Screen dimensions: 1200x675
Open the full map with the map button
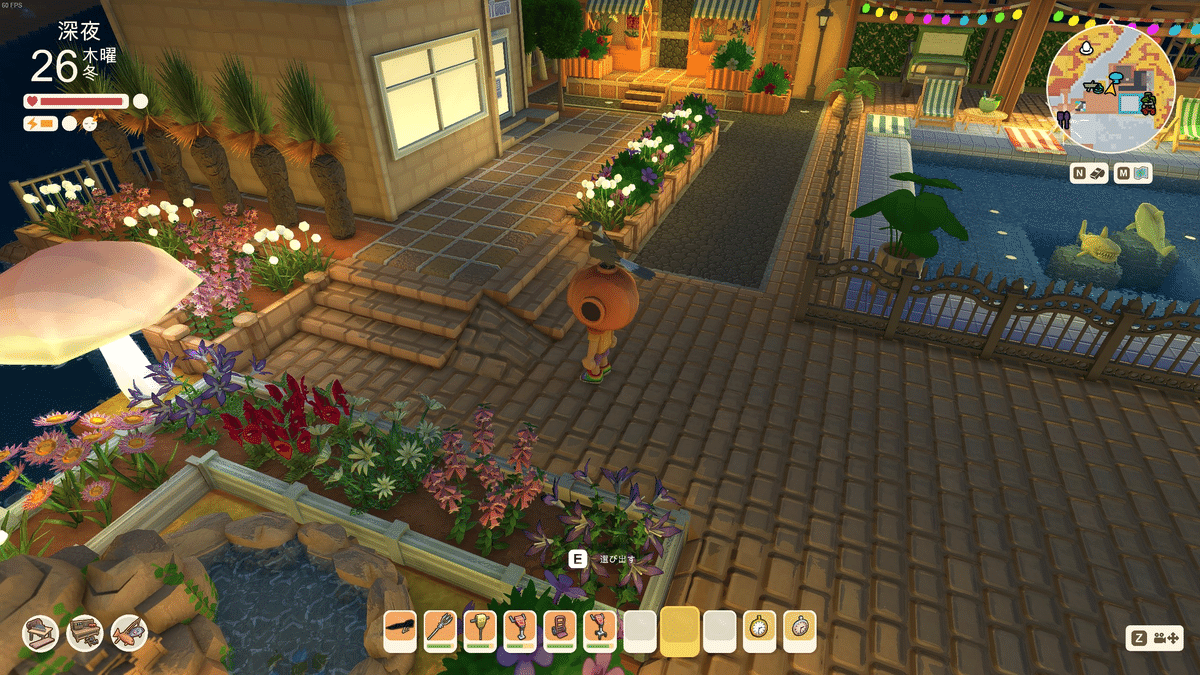click(1135, 173)
